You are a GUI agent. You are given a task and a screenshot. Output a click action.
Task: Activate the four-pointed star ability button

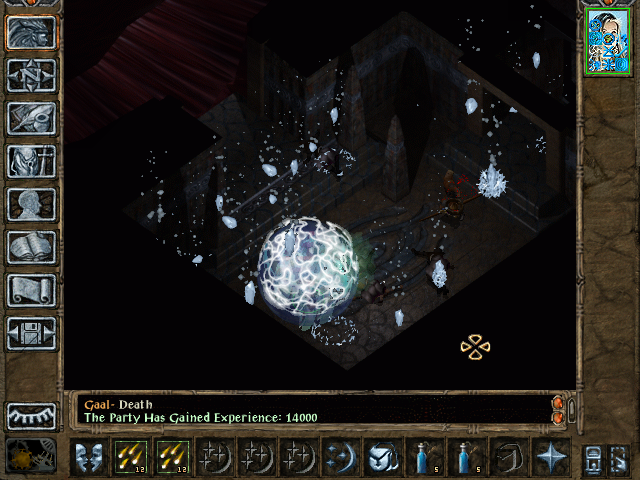click(x=550, y=457)
